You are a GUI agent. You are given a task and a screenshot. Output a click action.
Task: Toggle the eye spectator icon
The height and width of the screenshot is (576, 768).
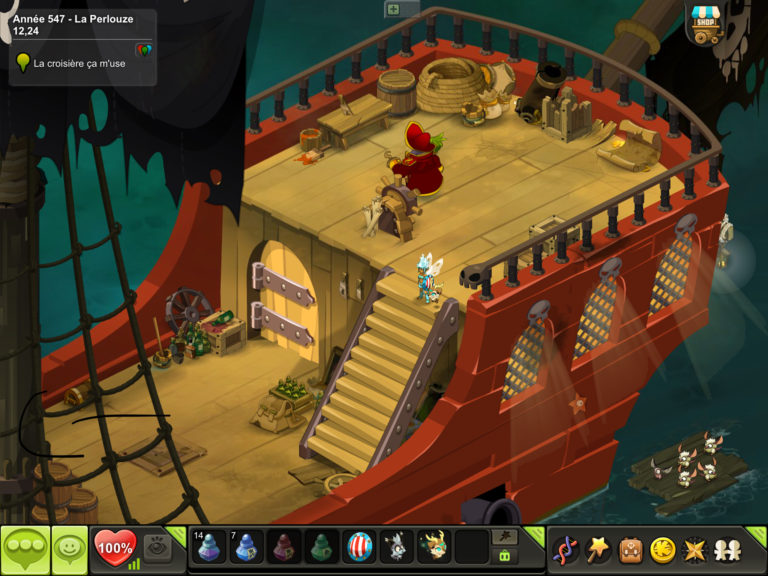point(155,546)
